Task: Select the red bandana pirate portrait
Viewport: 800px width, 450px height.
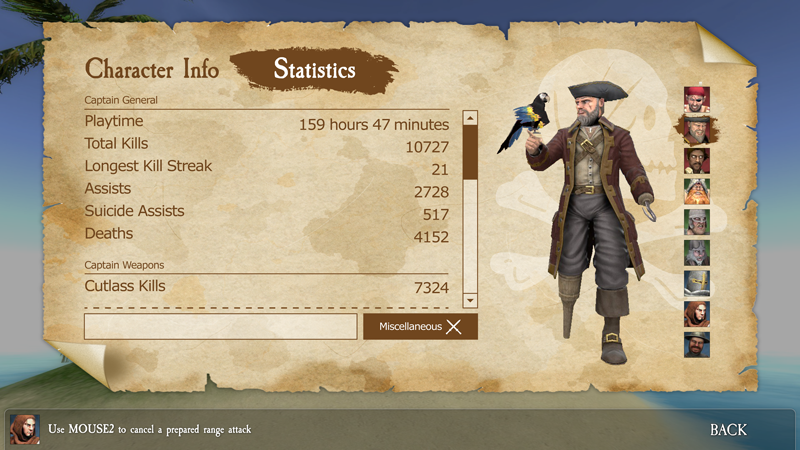Action: tap(696, 99)
